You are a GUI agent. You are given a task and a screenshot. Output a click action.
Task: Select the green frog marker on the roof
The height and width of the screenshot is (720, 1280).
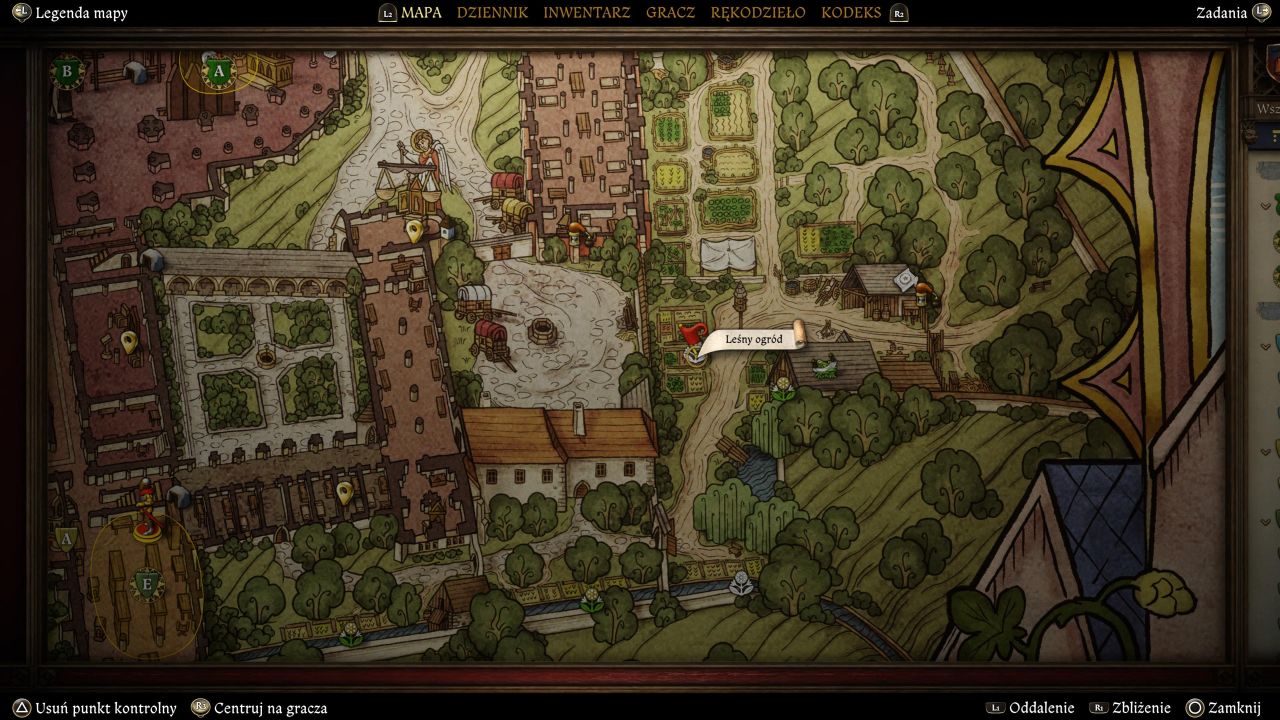(826, 368)
